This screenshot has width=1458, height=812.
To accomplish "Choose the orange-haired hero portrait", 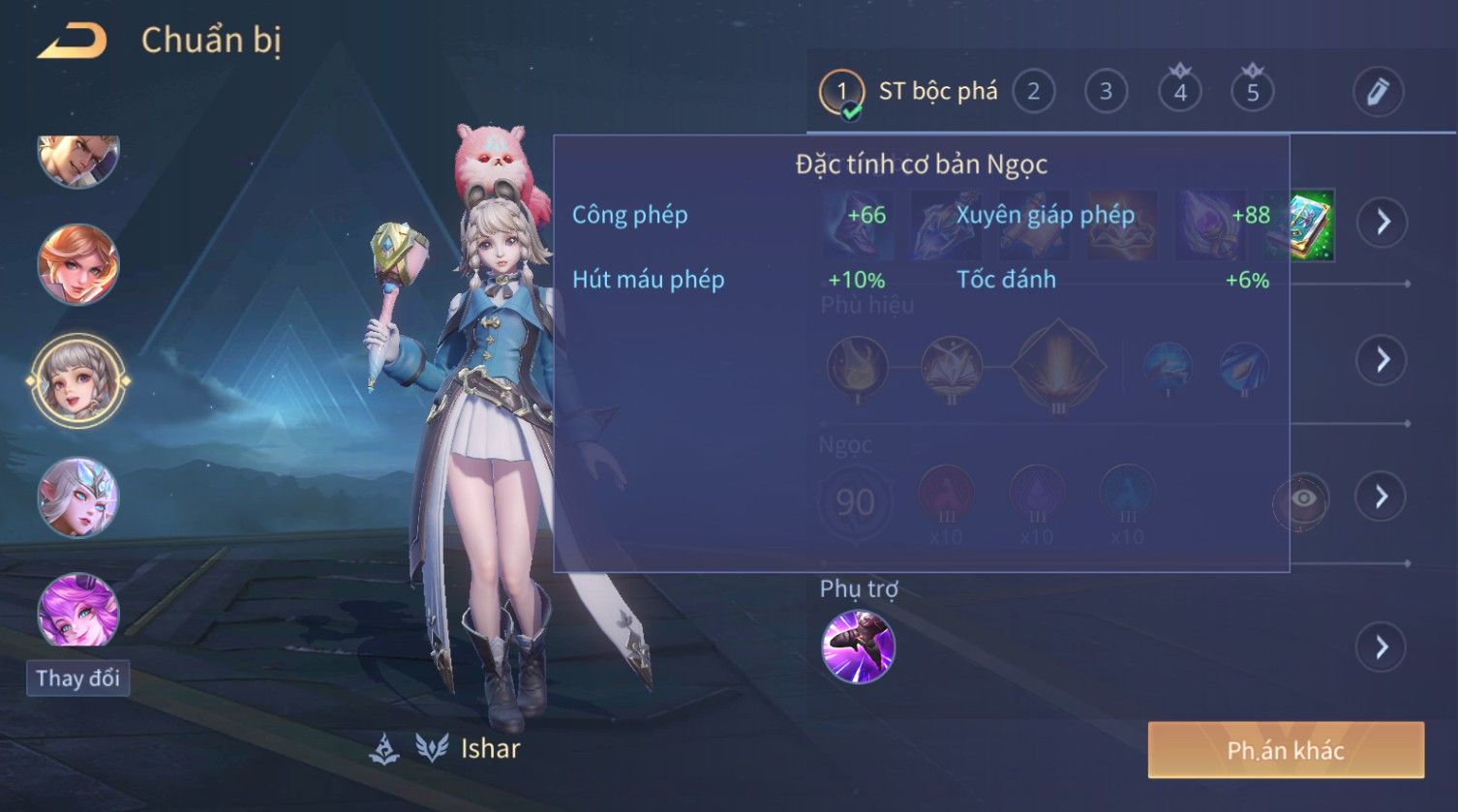I will click(x=78, y=264).
